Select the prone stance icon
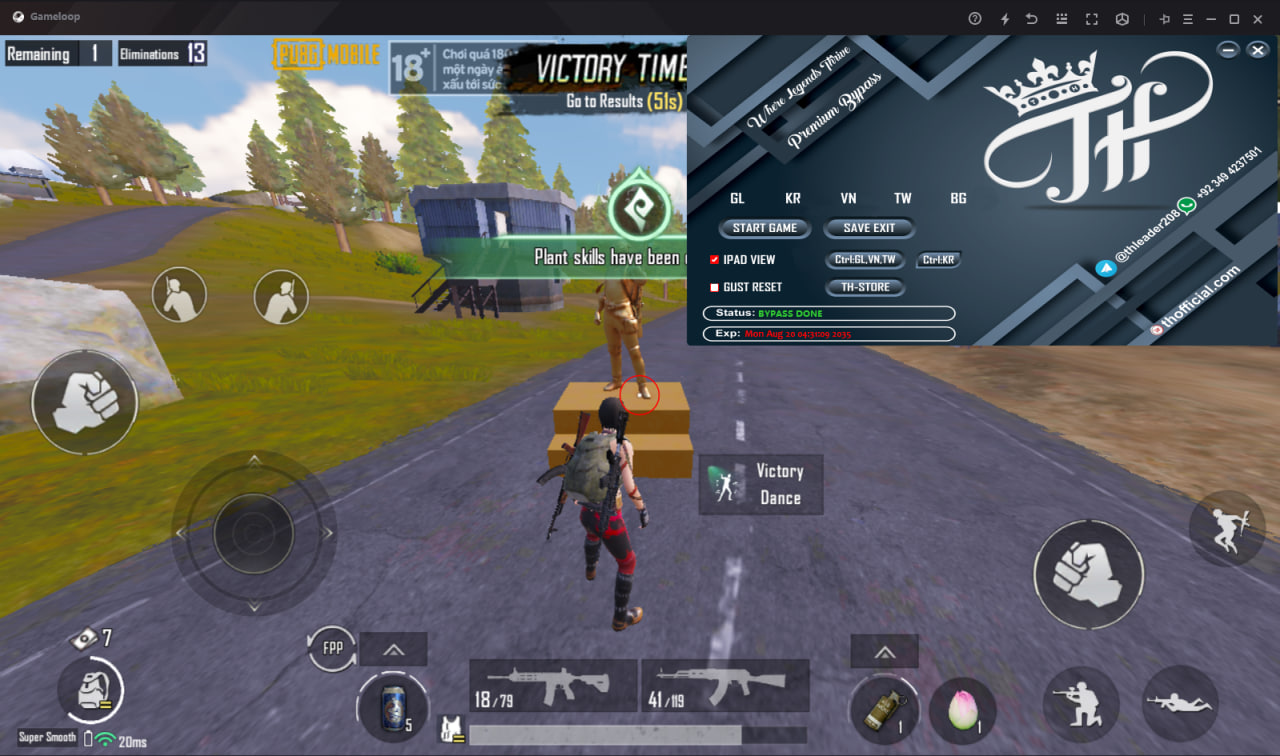This screenshot has width=1280, height=756. tap(1180, 704)
